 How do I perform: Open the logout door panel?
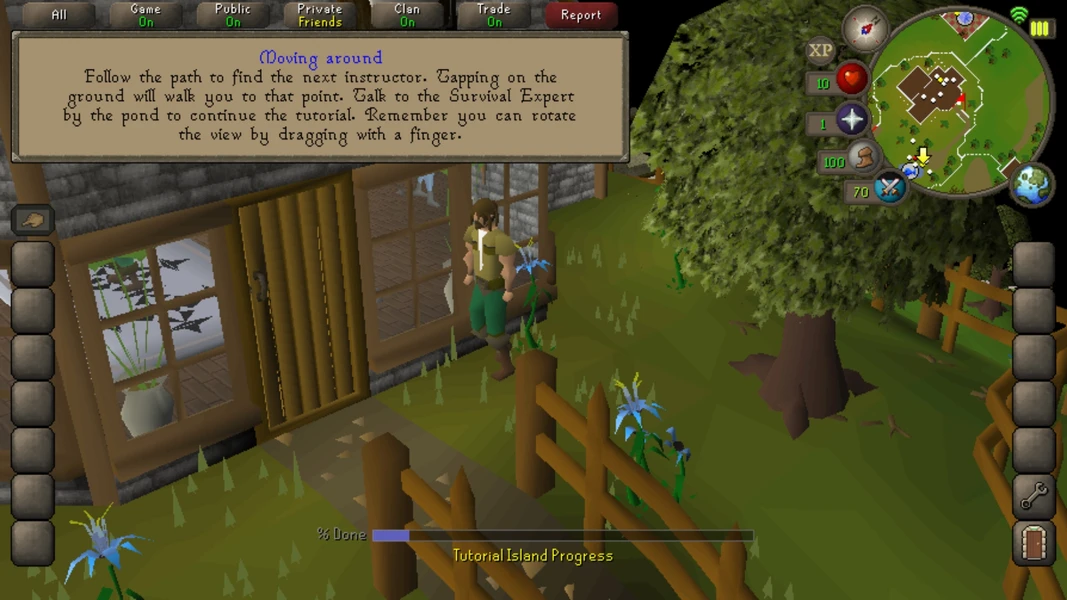pos(1034,543)
